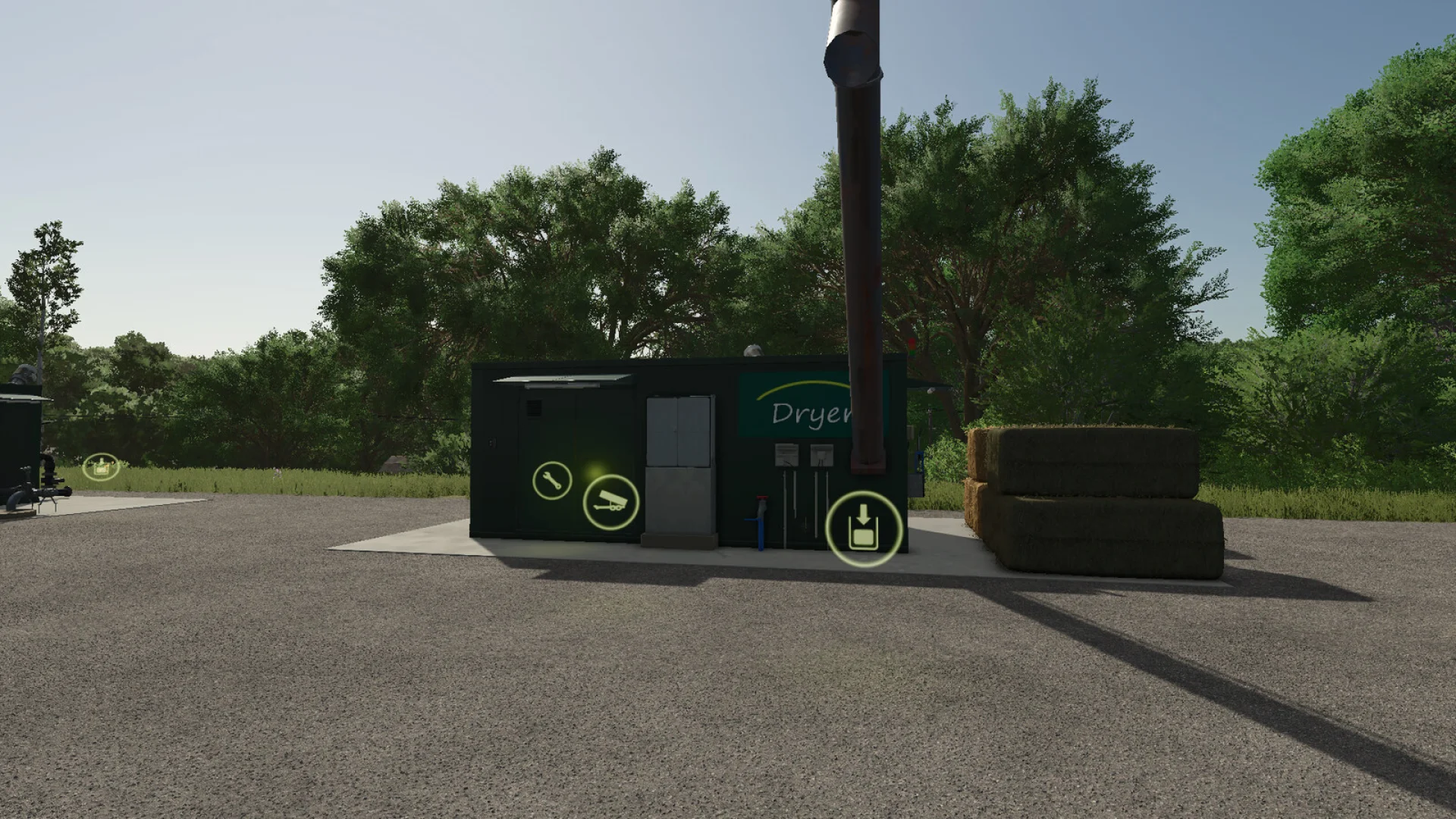Select the distant production point icon on the left

(x=100, y=468)
